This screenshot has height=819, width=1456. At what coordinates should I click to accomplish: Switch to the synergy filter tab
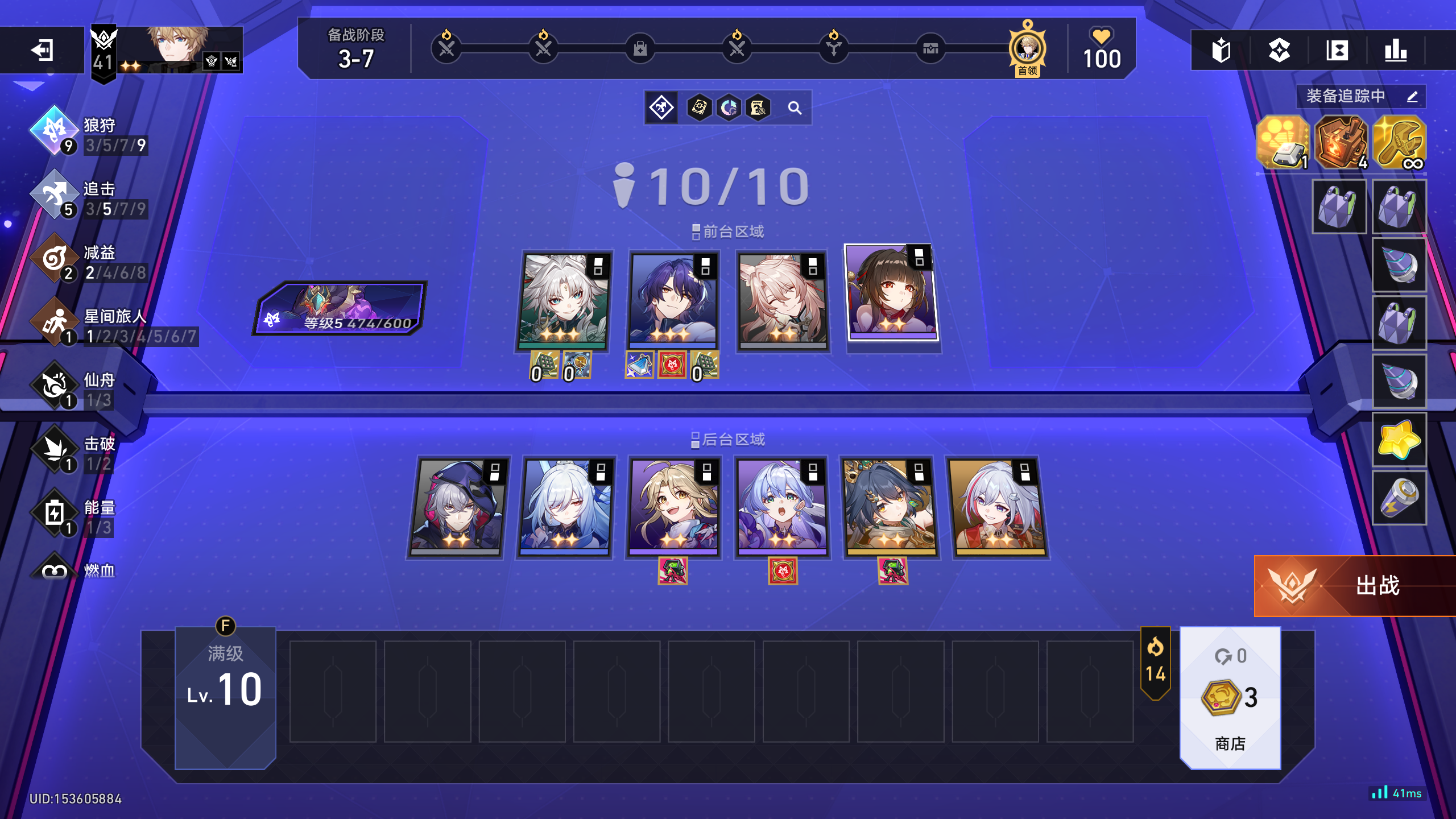click(663, 107)
